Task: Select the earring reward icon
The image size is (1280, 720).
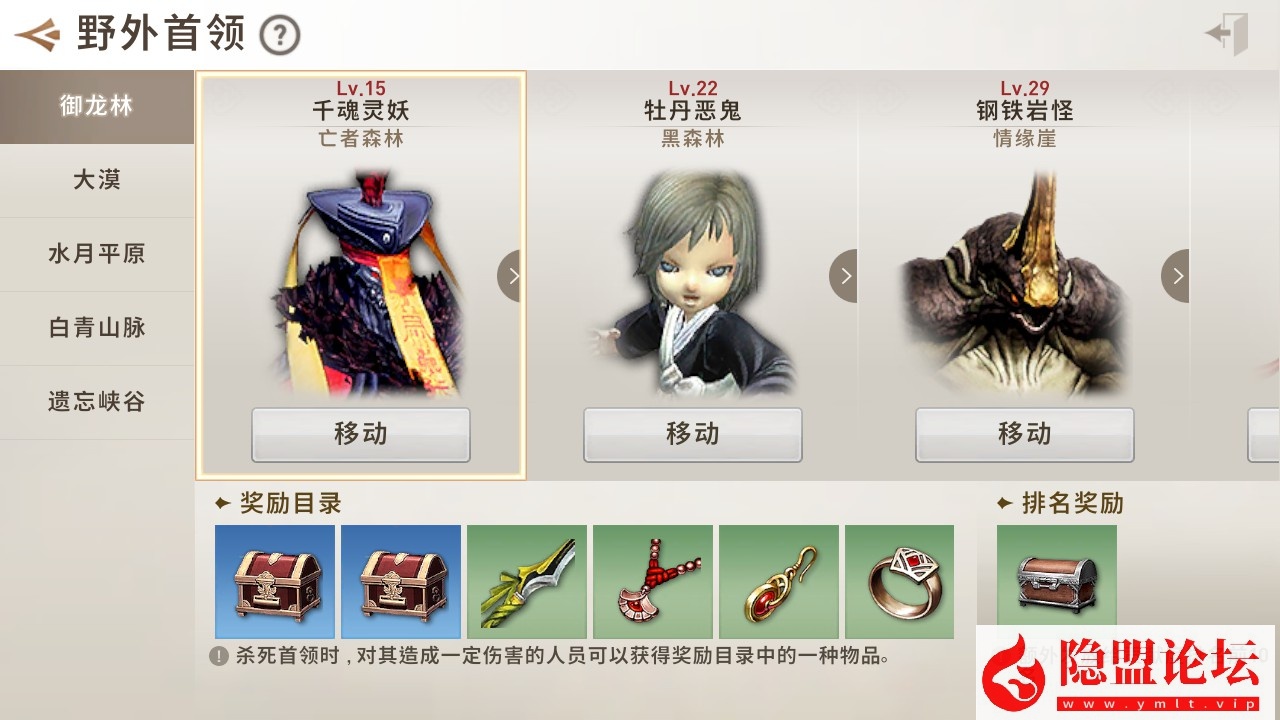Action: click(779, 582)
